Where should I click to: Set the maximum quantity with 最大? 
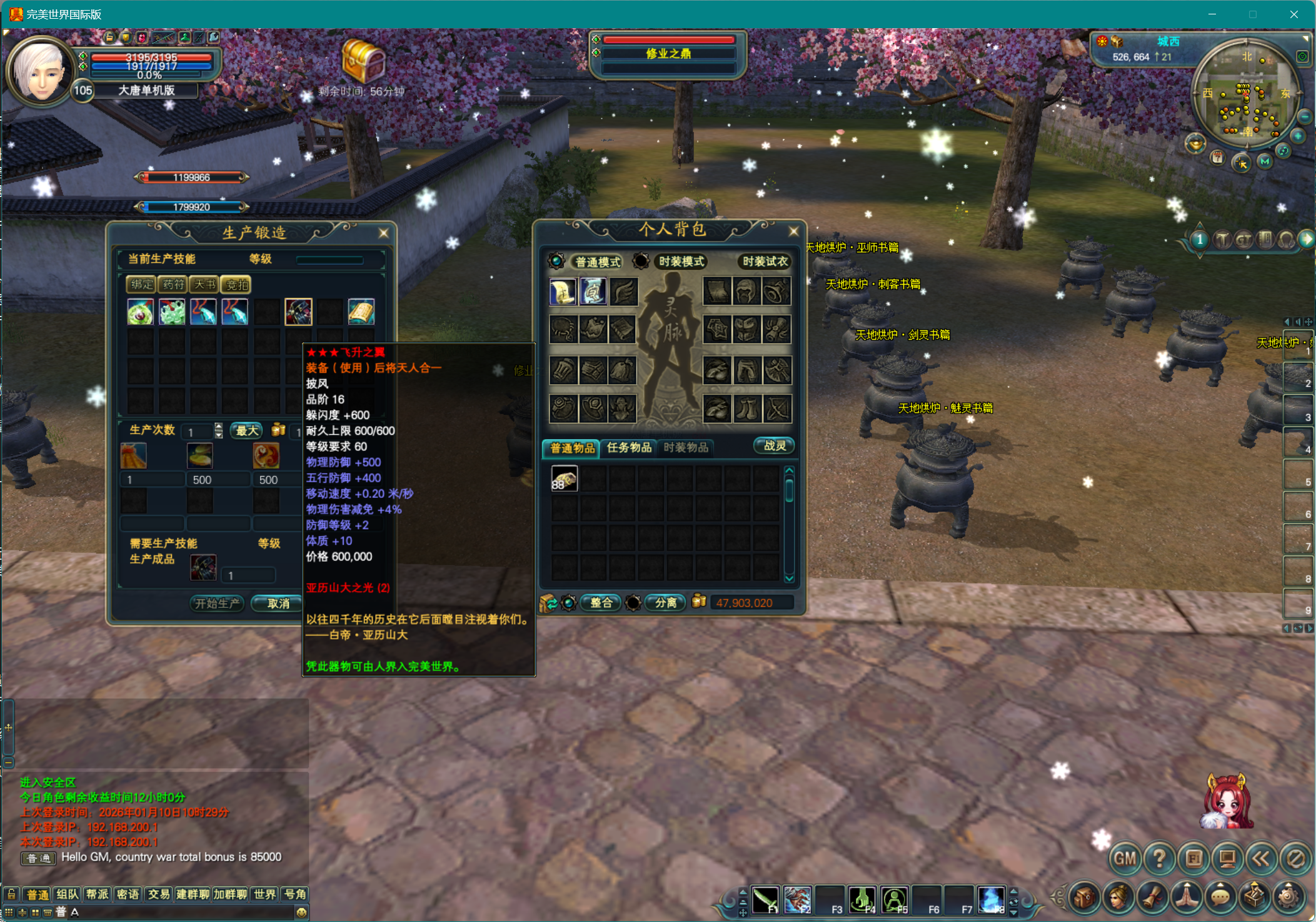(x=247, y=430)
